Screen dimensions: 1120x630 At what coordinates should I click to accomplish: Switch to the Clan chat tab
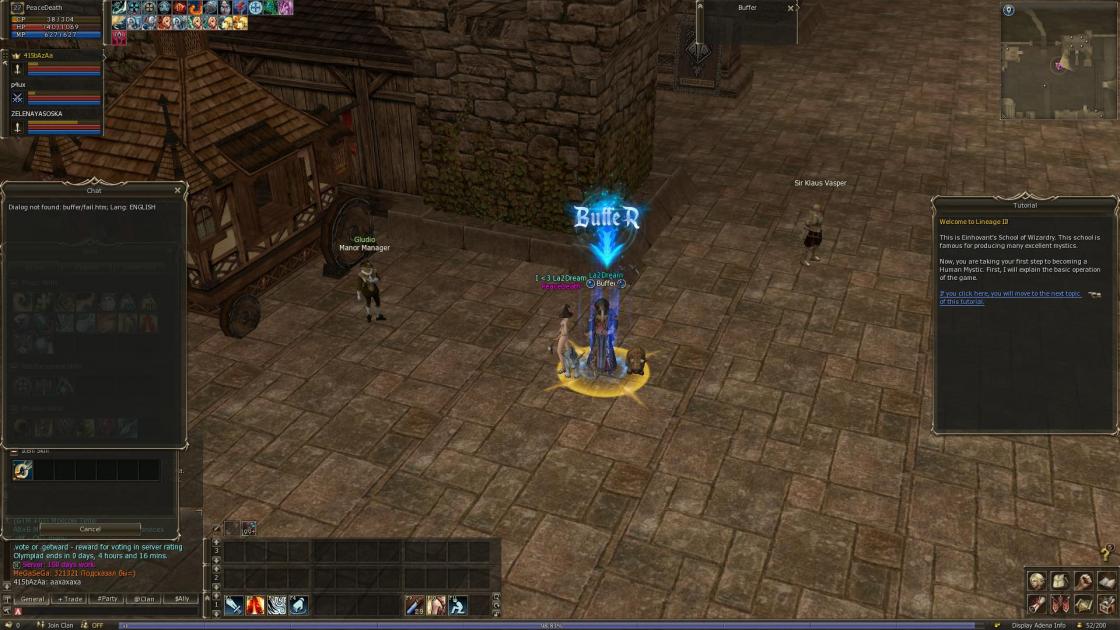(x=144, y=599)
